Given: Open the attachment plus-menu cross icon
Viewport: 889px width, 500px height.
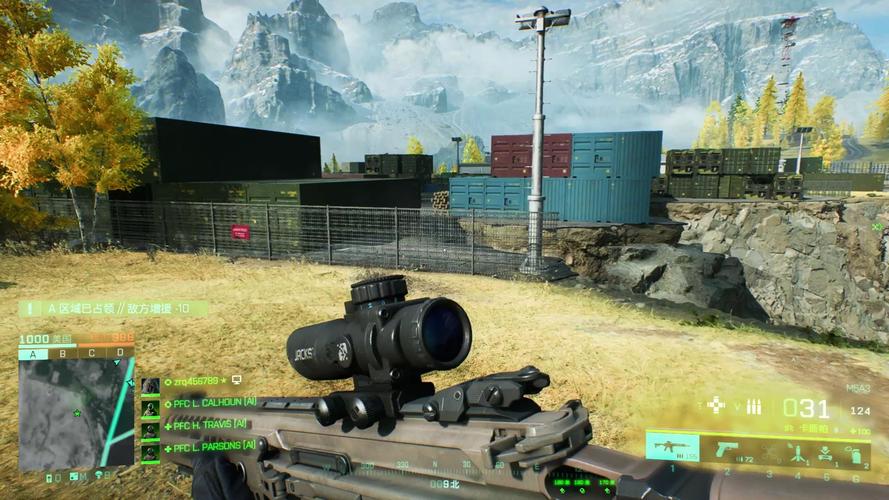Looking at the screenshot, I should (716, 405).
